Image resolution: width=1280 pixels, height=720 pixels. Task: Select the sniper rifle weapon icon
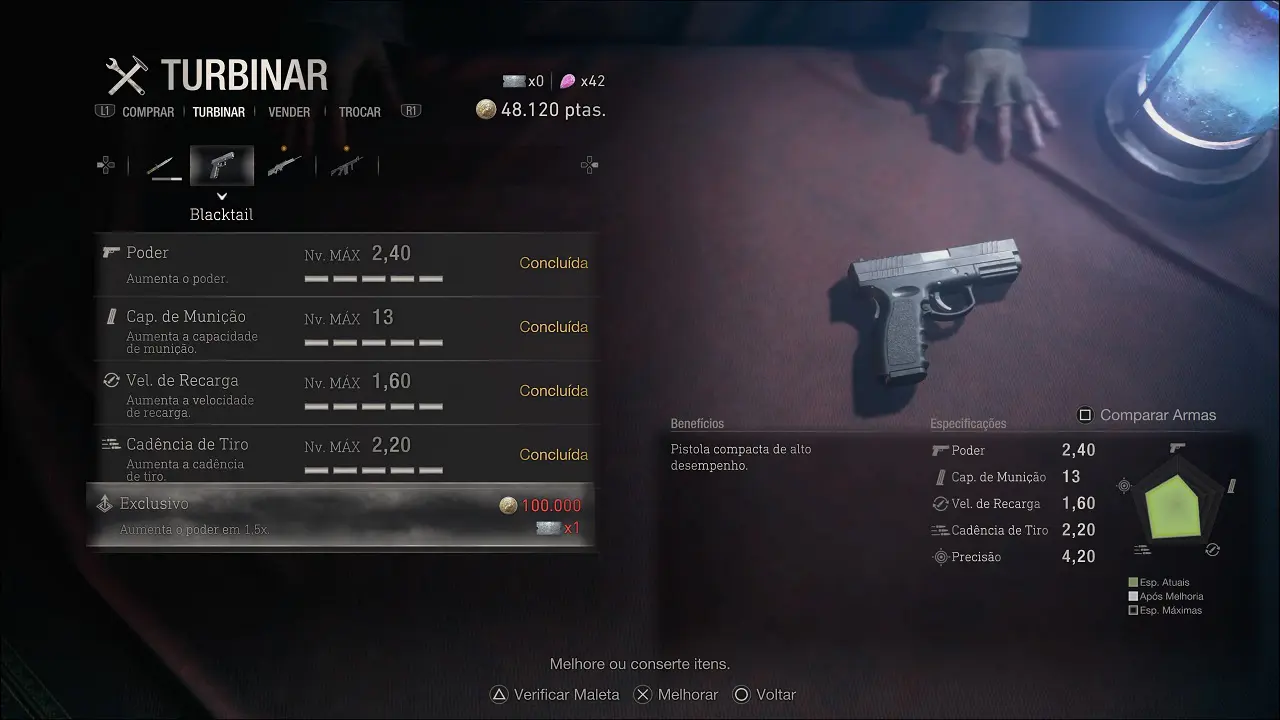coord(285,166)
